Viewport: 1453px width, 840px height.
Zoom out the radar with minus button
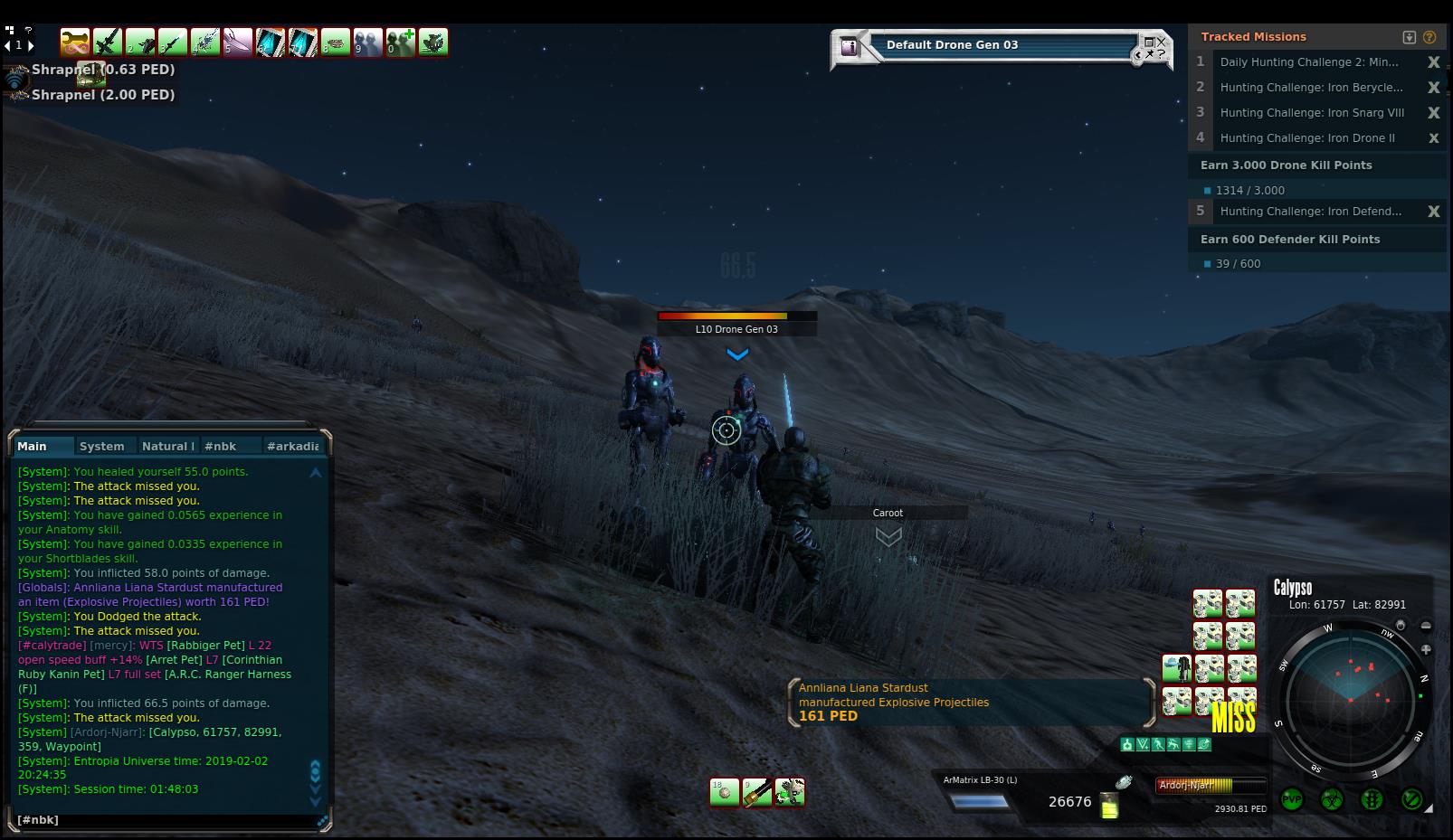tap(1426, 626)
